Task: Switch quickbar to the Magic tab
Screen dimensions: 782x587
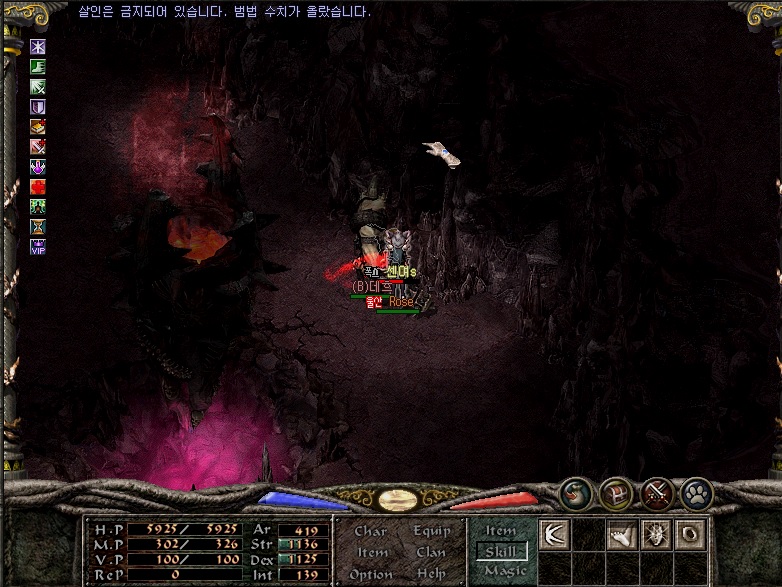Action: pyautogui.click(x=504, y=571)
